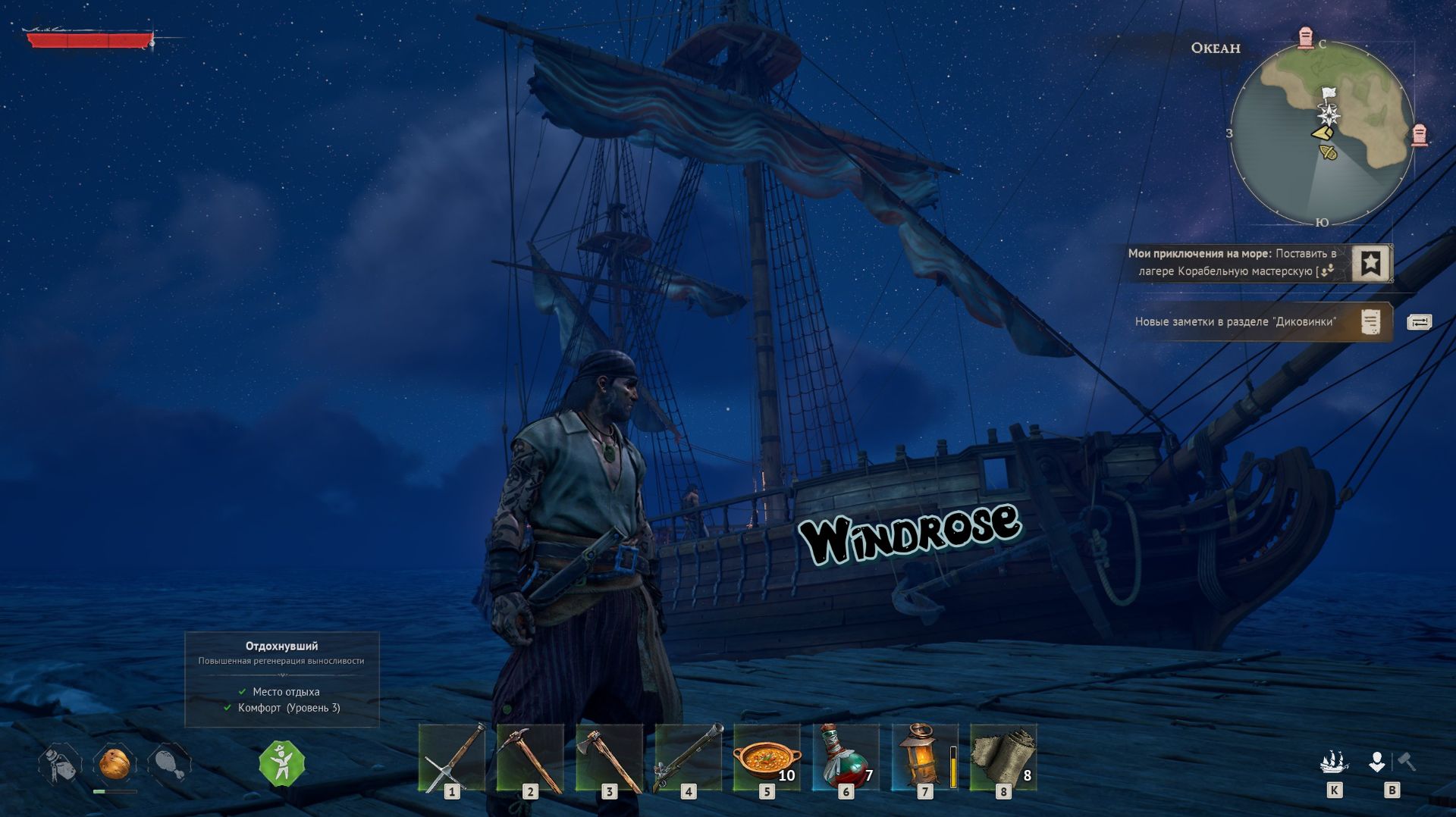Select the sword in hotbar slot 1

click(452, 757)
